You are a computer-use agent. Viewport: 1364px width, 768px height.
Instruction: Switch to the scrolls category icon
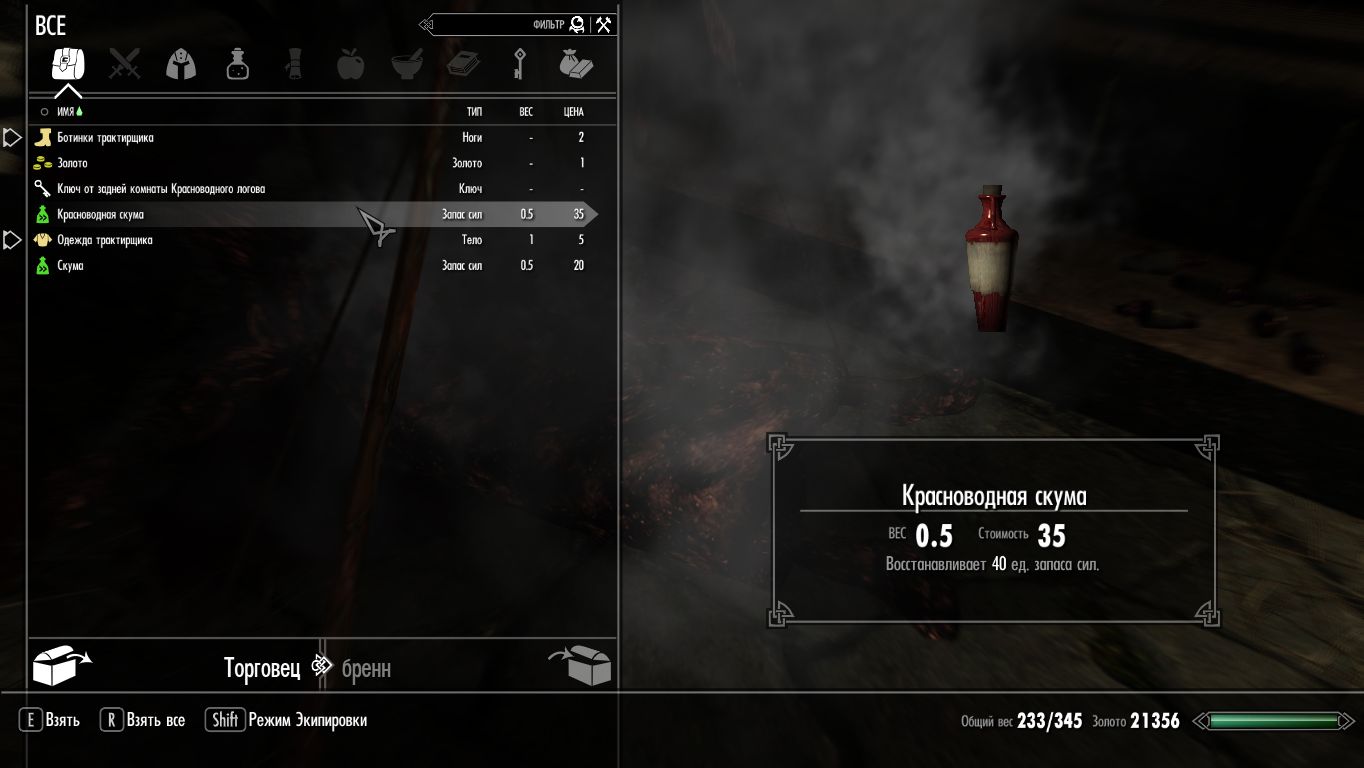(x=294, y=65)
